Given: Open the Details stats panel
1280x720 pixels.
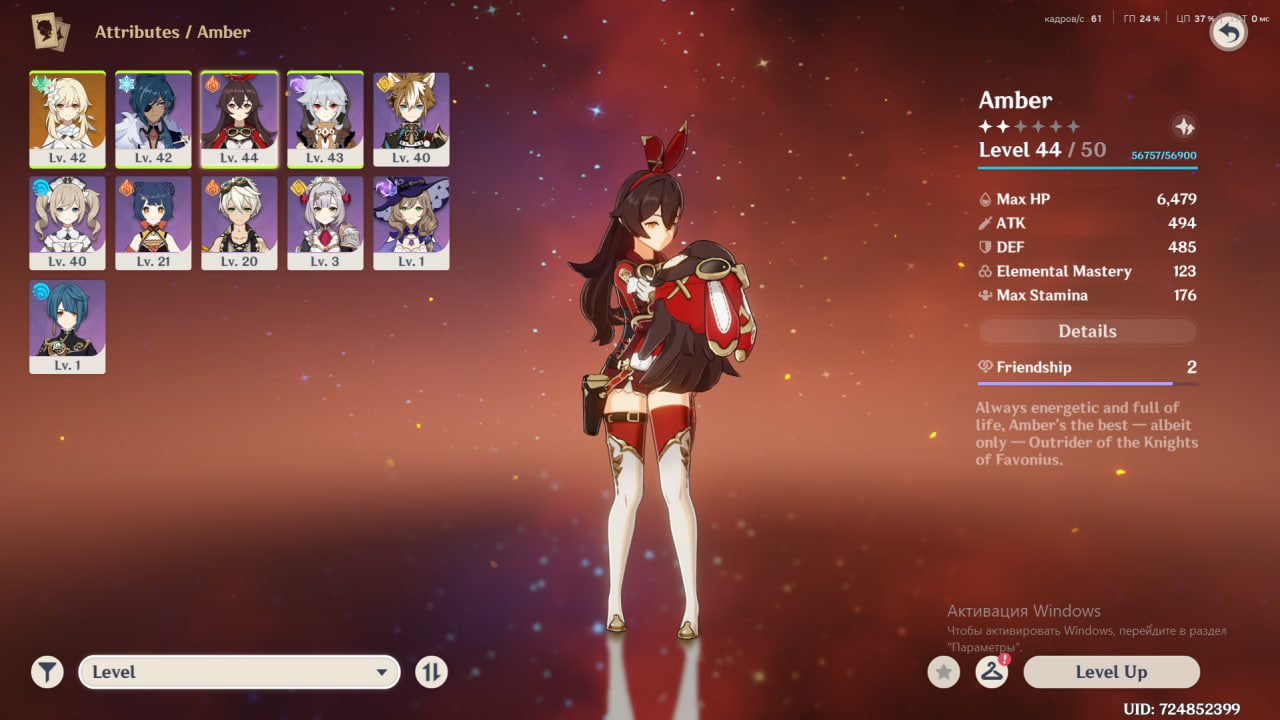Looking at the screenshot, I should click(x=1087, y=331).
